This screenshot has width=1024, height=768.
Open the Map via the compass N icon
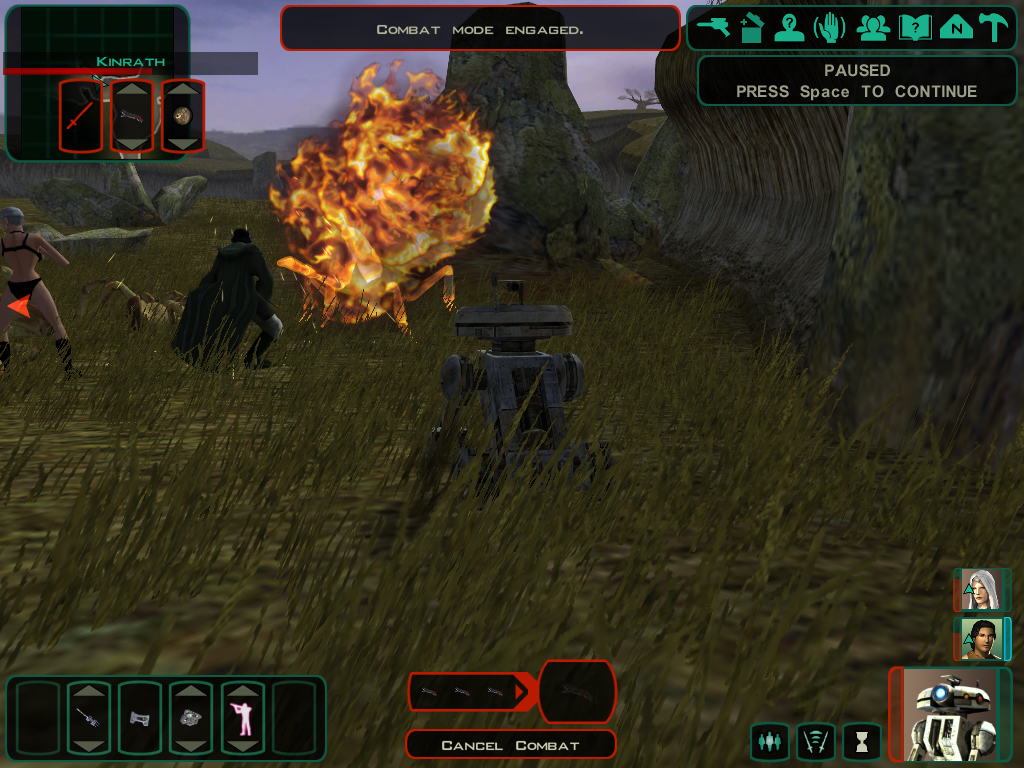tap(957, 27)
